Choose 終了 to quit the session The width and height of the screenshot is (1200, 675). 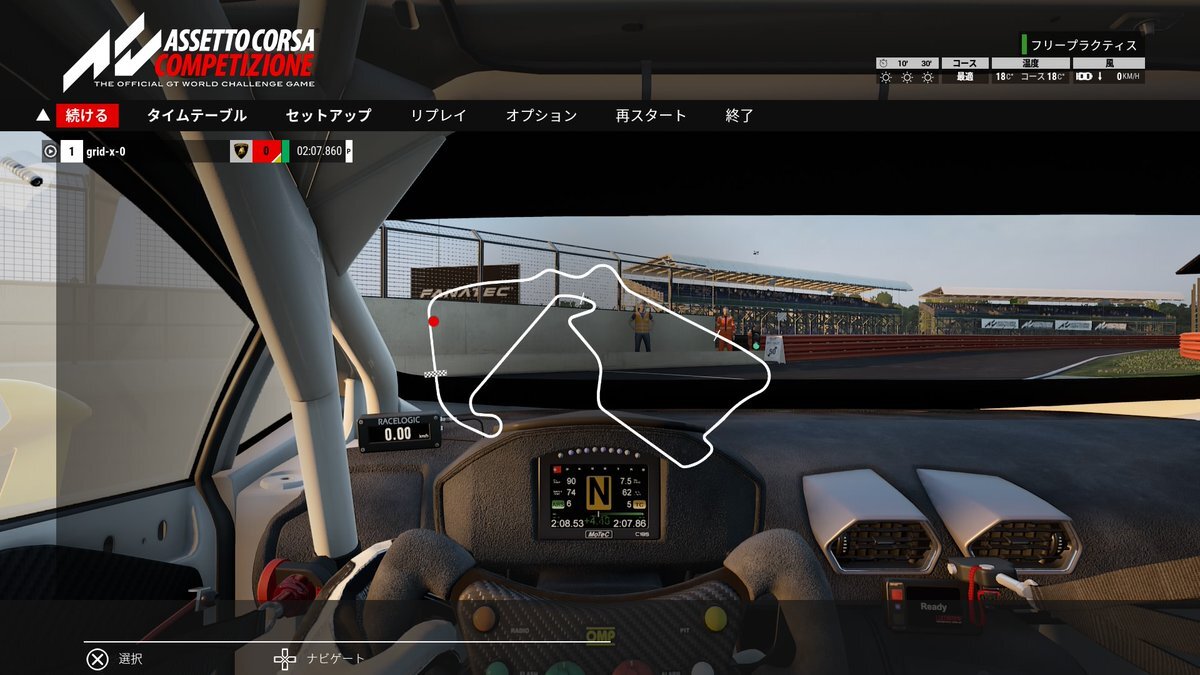(x=739, y=116)
